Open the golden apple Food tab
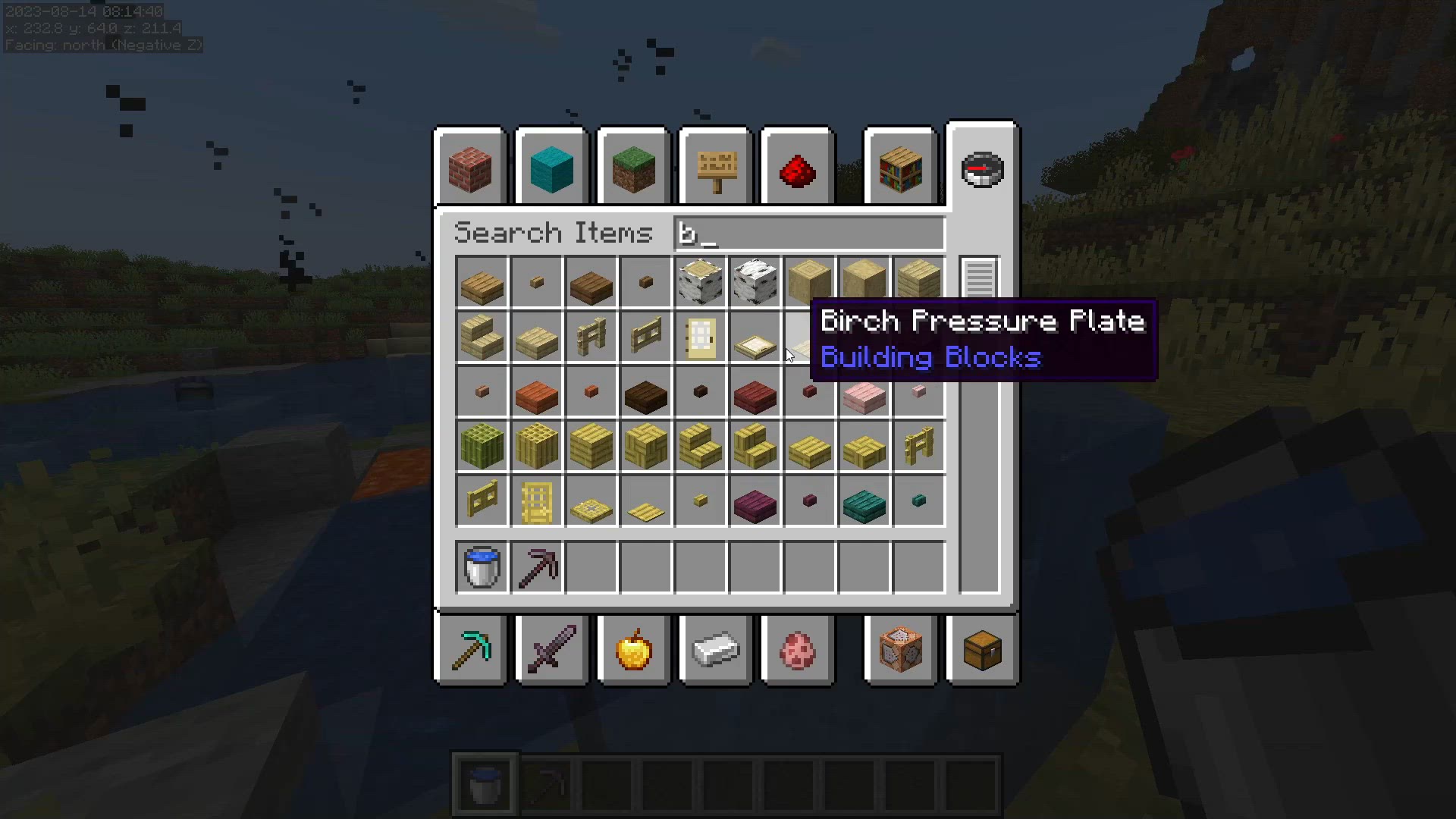The image size is (1456, 819). pyautogui.click(x=634, y=650)
